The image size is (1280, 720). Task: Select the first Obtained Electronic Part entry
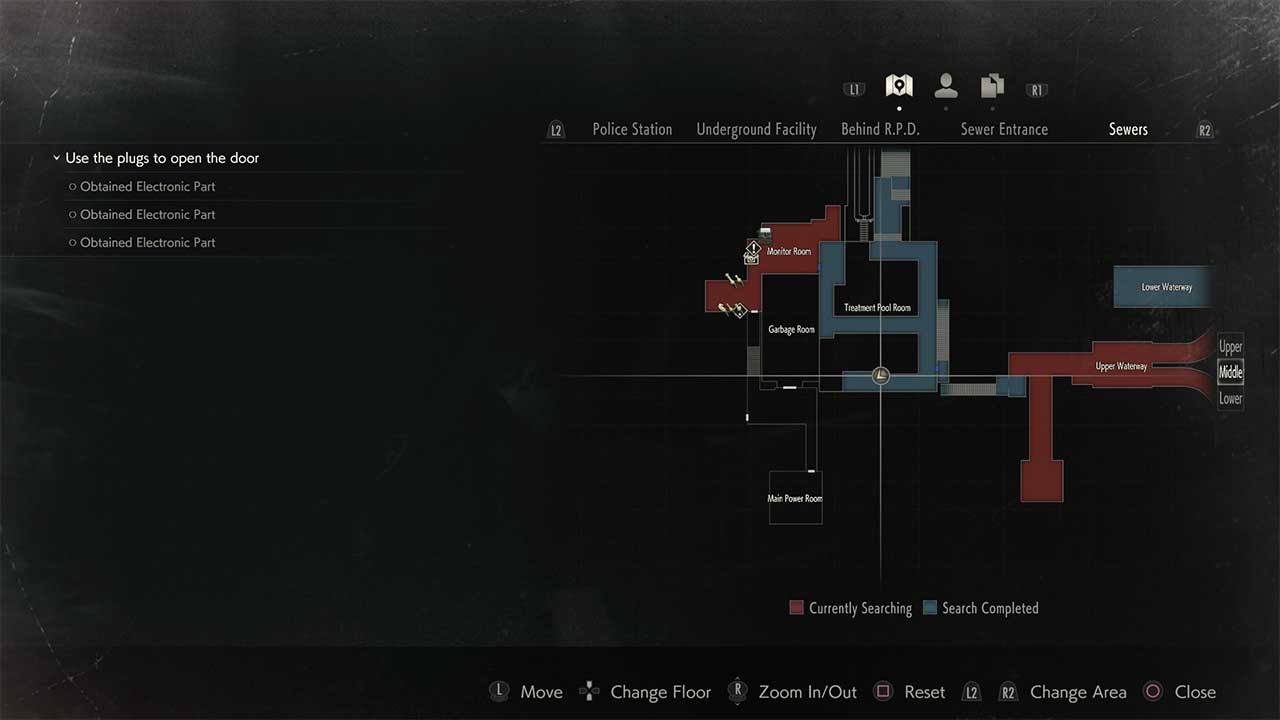pos(148,186)
